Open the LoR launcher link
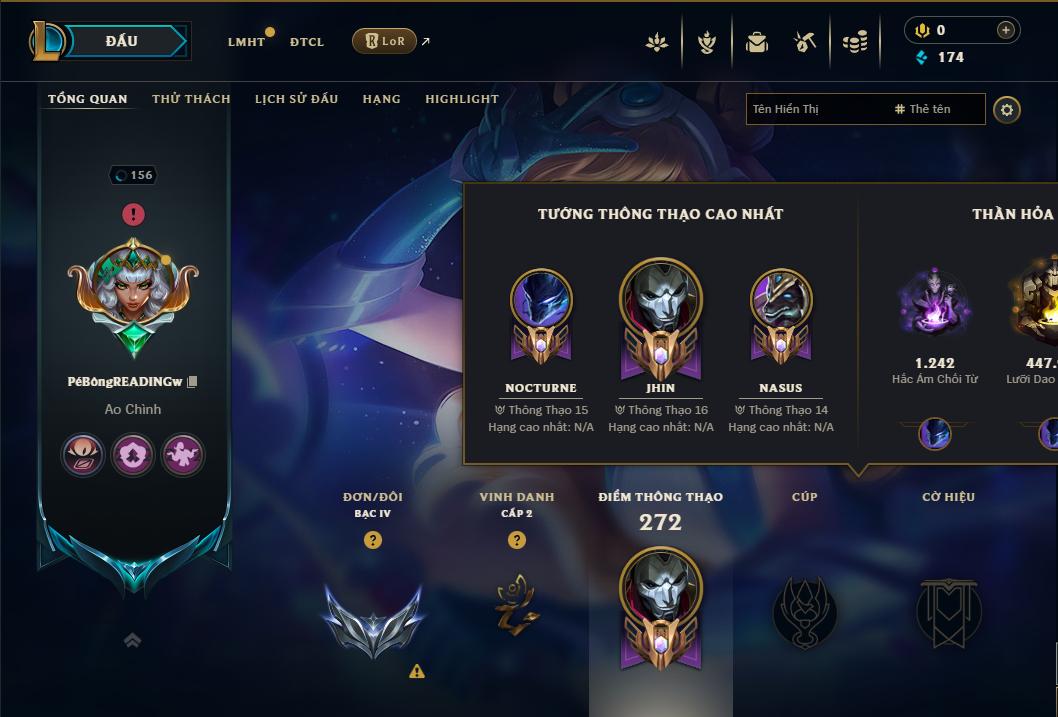This screenshot has width=1058, height=717. (x=385, y=41)
